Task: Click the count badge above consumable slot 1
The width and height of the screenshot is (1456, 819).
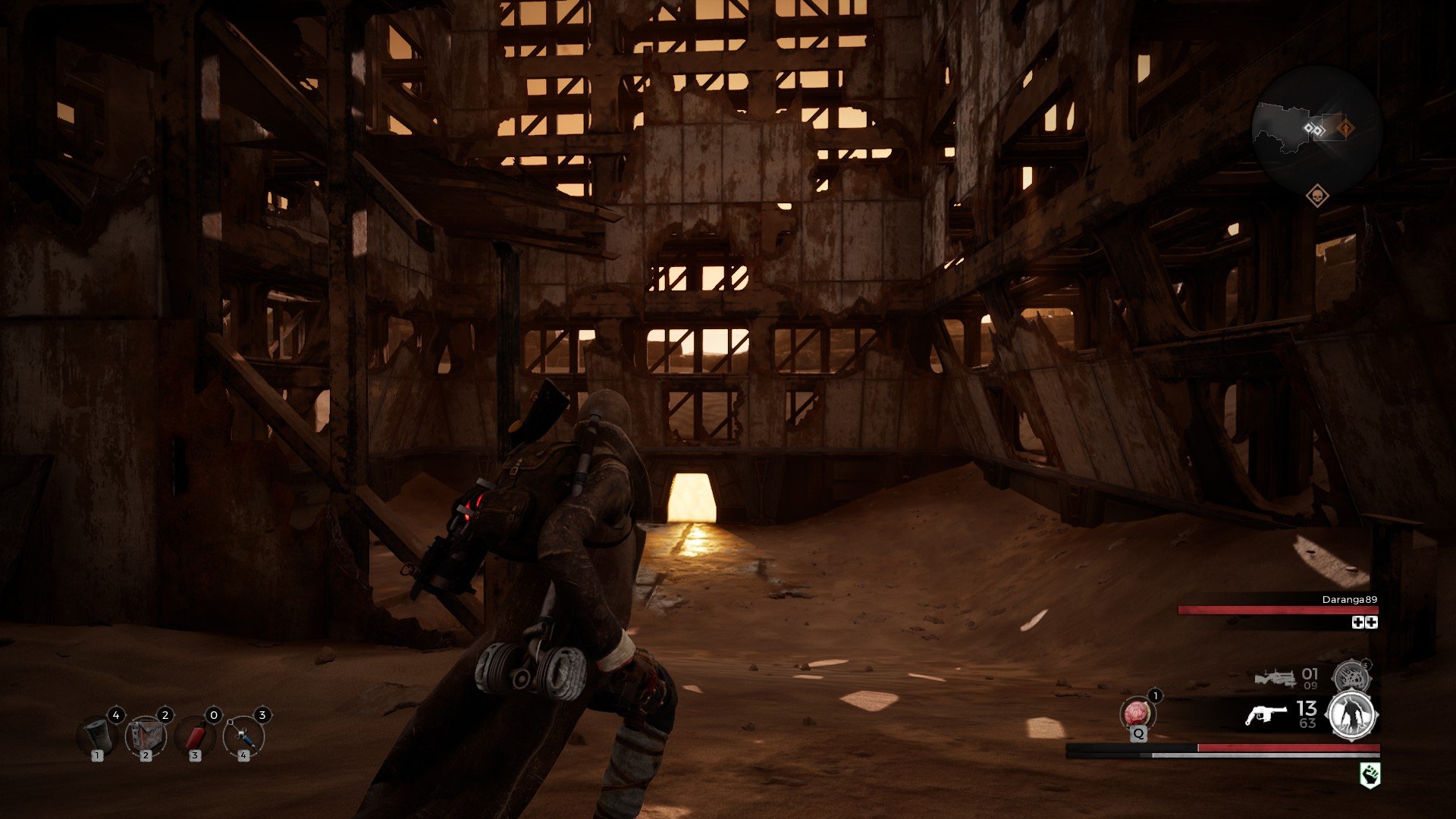Action: [116, 715]
